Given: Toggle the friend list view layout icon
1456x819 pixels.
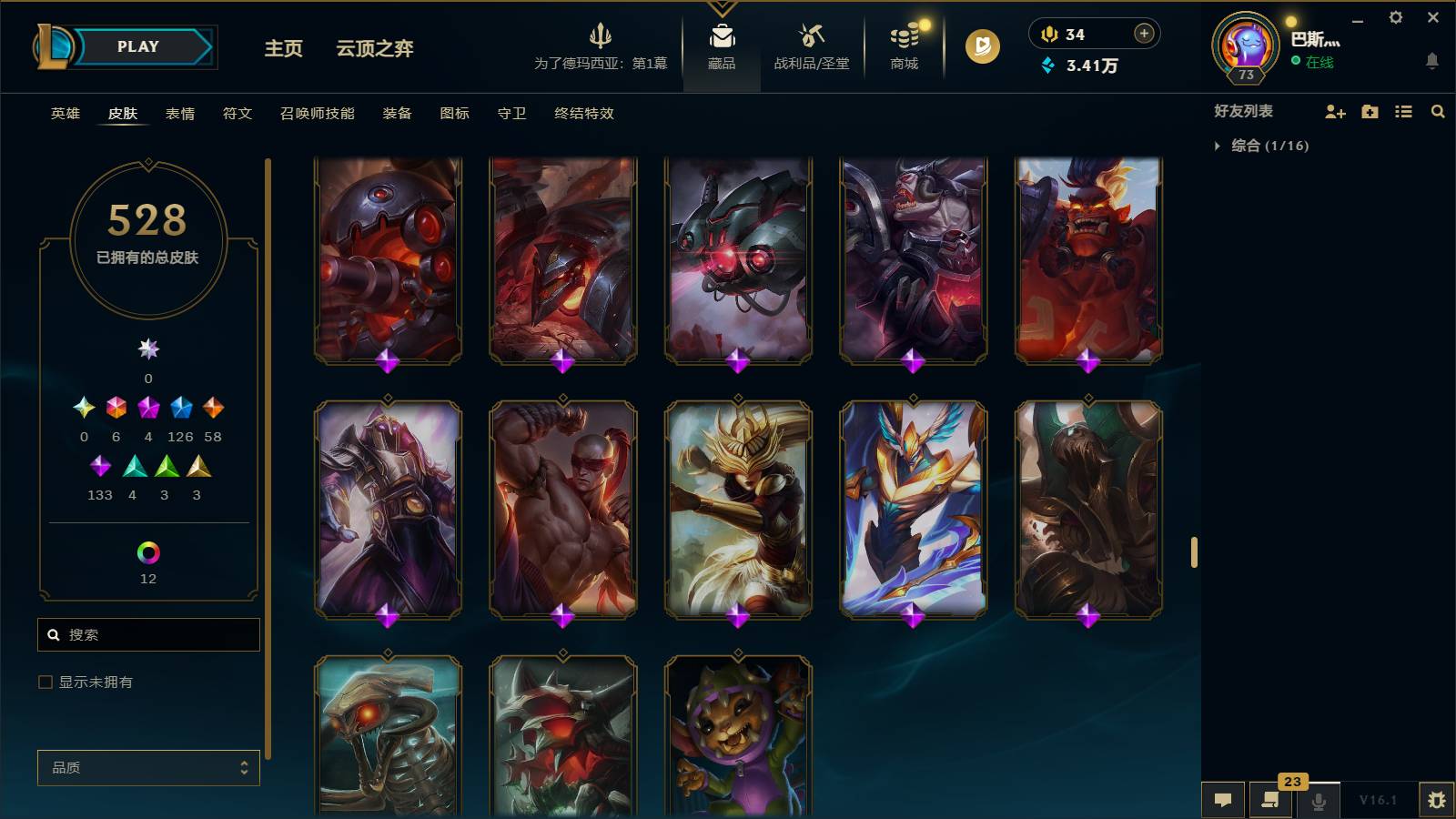Looking at the screenshot, I should pyautogui.click(x=1403, y=112).
